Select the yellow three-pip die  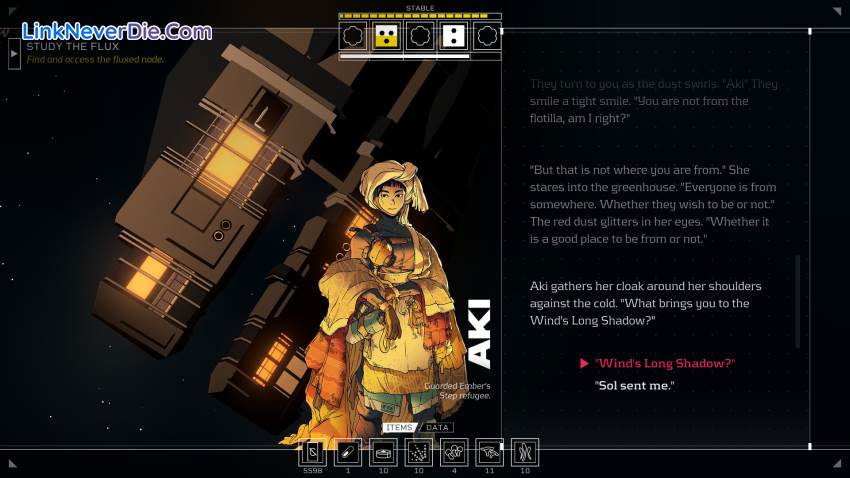coord(386,37)
